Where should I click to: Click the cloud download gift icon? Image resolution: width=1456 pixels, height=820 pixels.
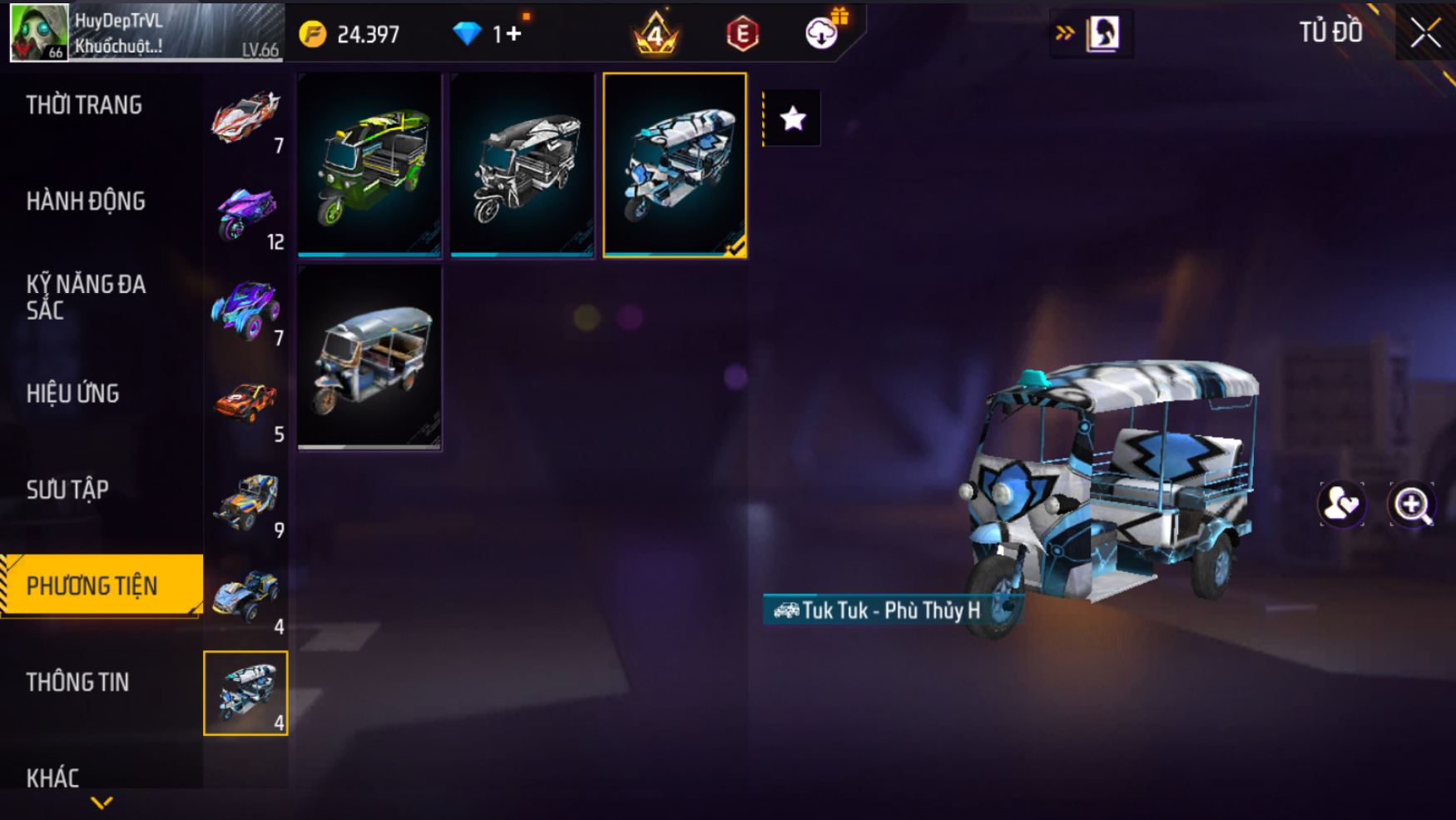click(x=822, y=33)
